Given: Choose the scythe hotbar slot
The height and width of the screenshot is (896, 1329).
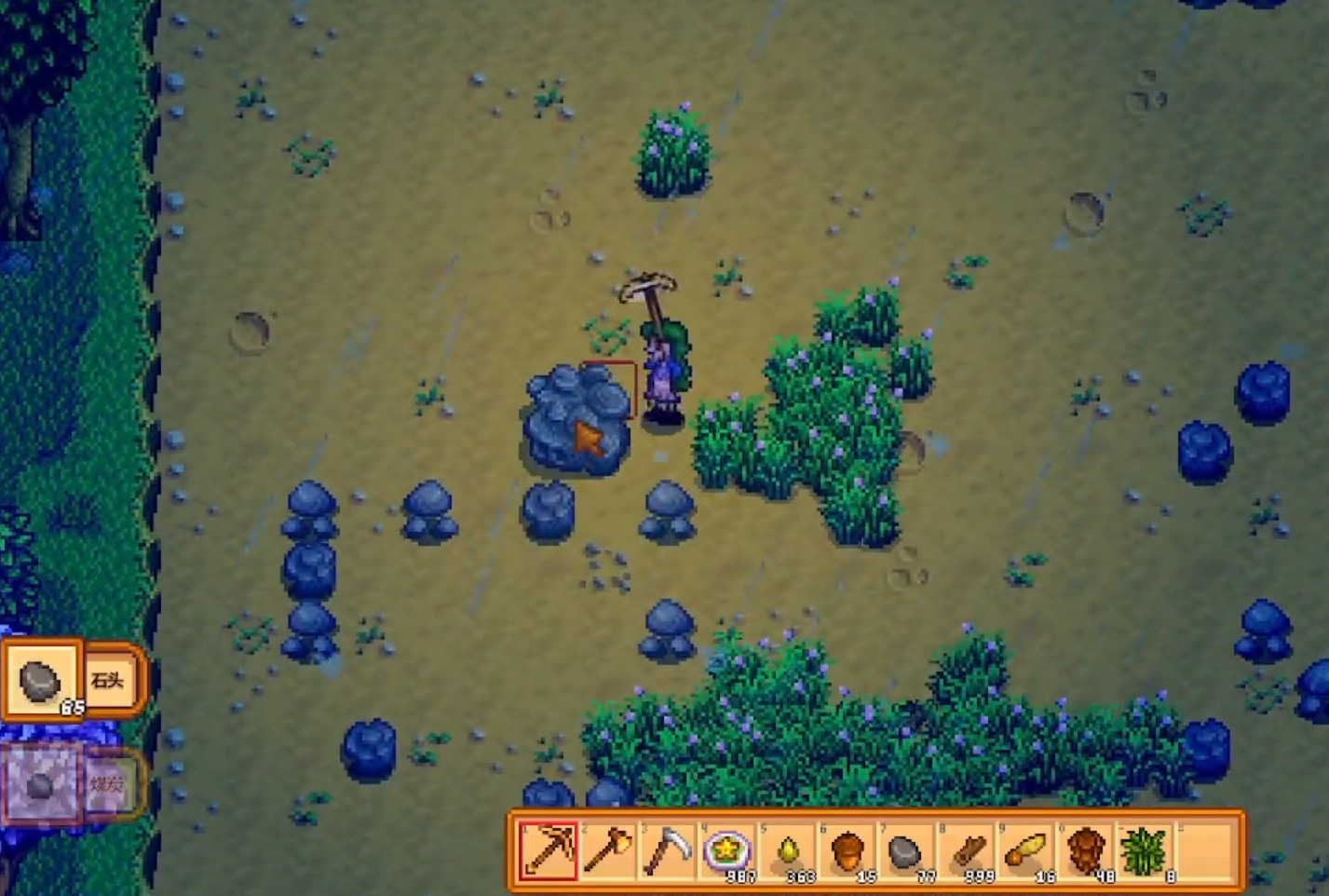Looking at the screenshot, I should pyautogui.click(x=667, y=851).
